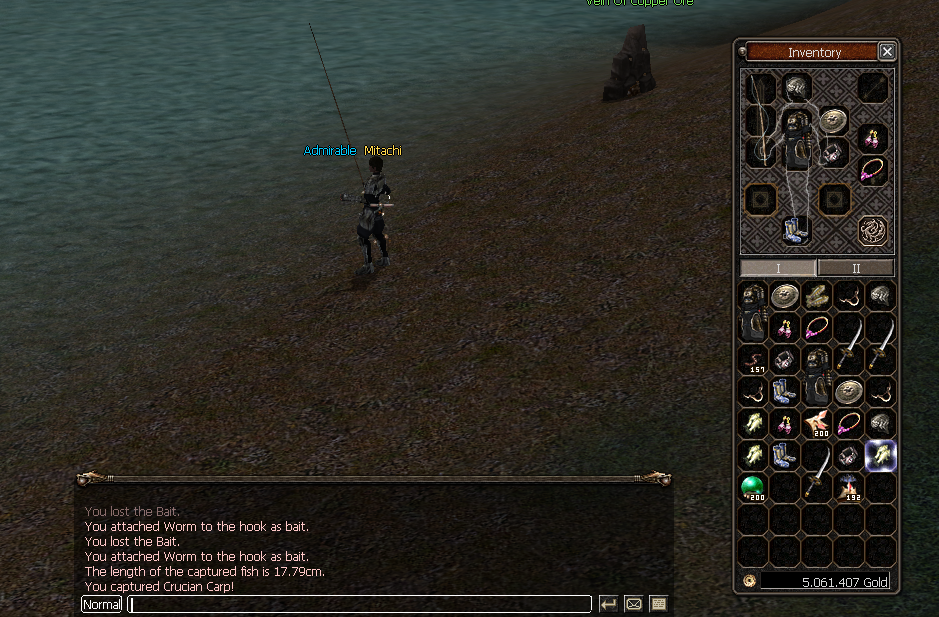Change the Normal chat mode

102,604
